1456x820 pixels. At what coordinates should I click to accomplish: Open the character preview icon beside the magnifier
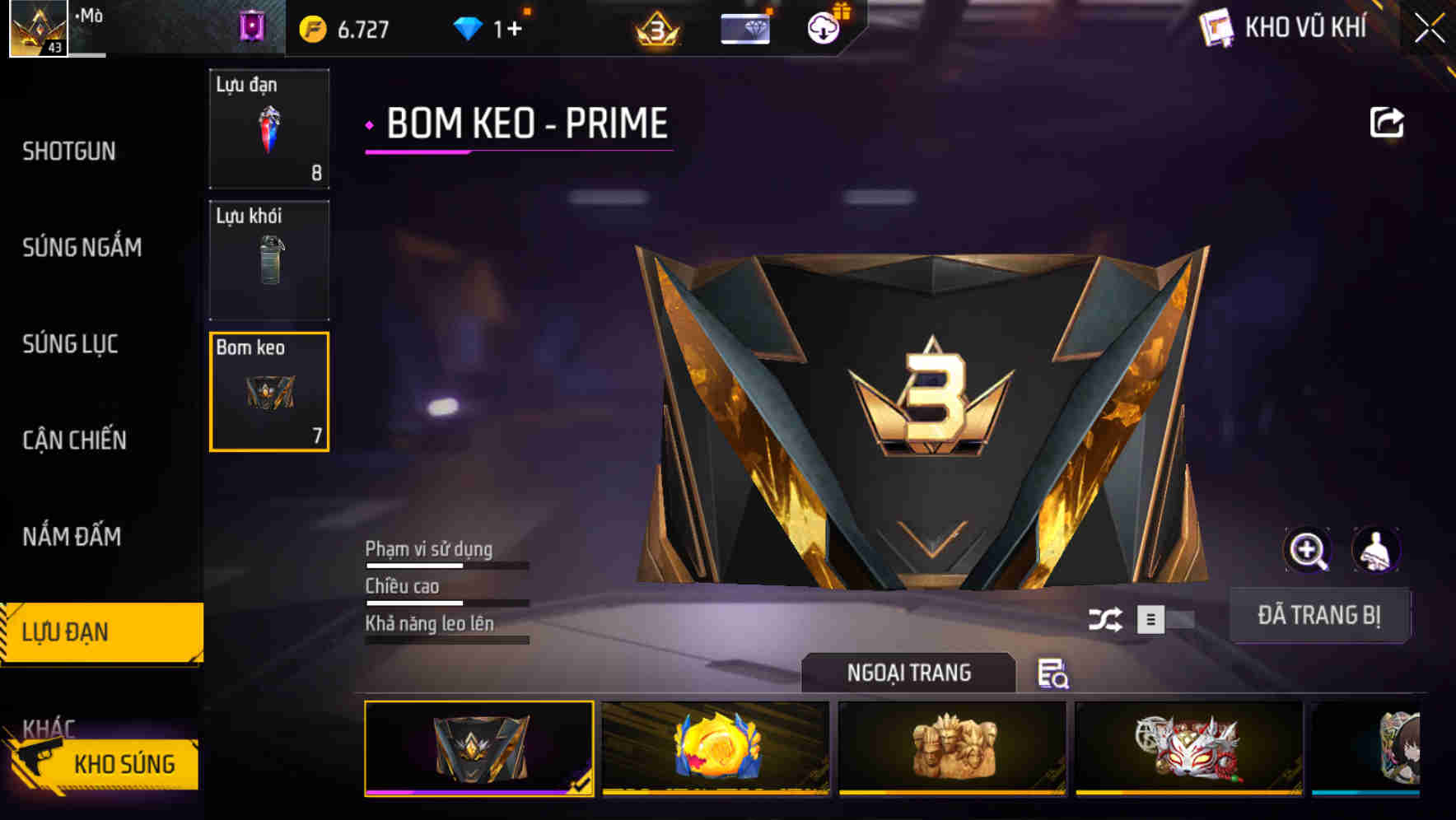(1378, 550)
